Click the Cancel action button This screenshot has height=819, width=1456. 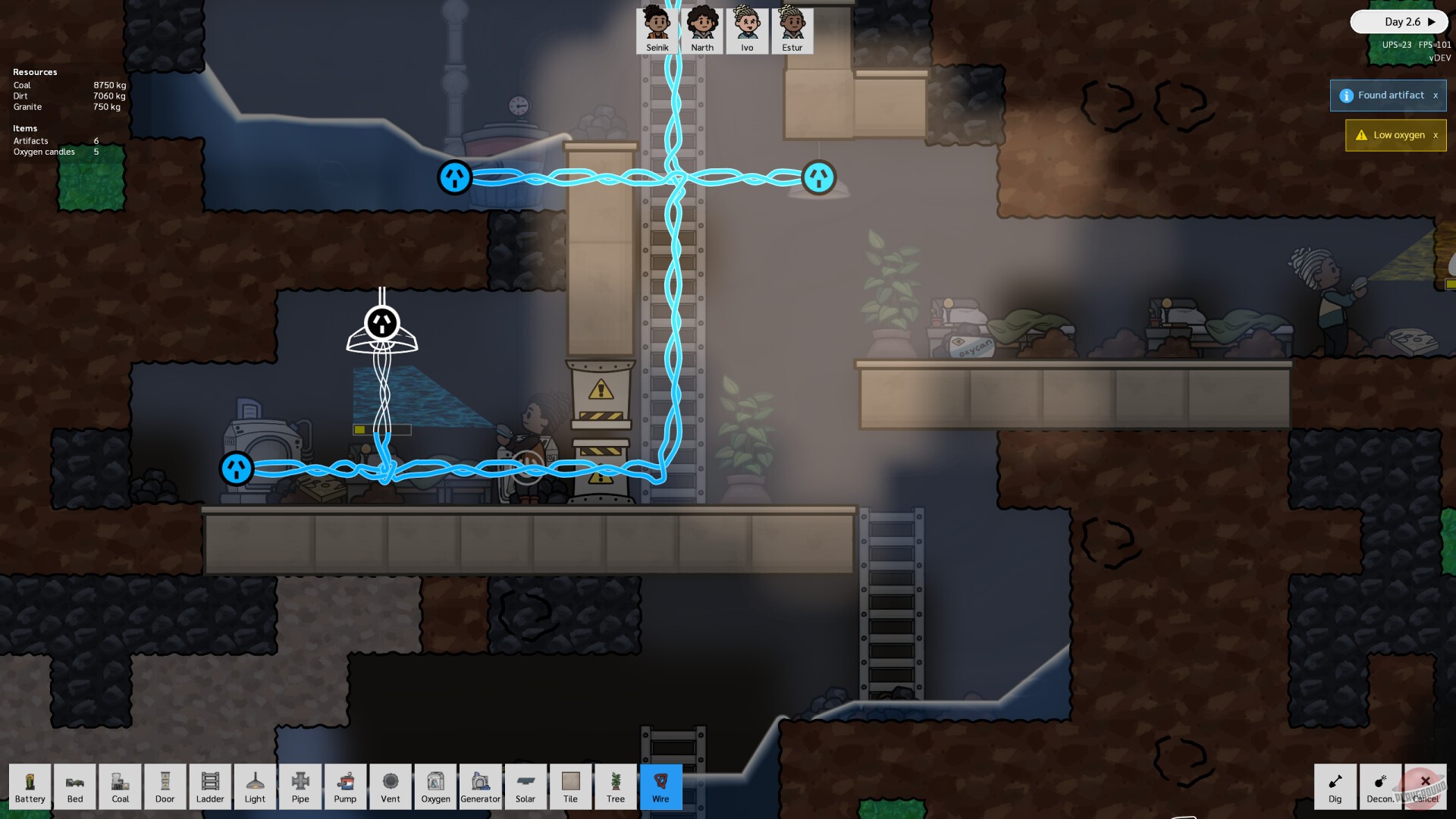[1424, 786]
